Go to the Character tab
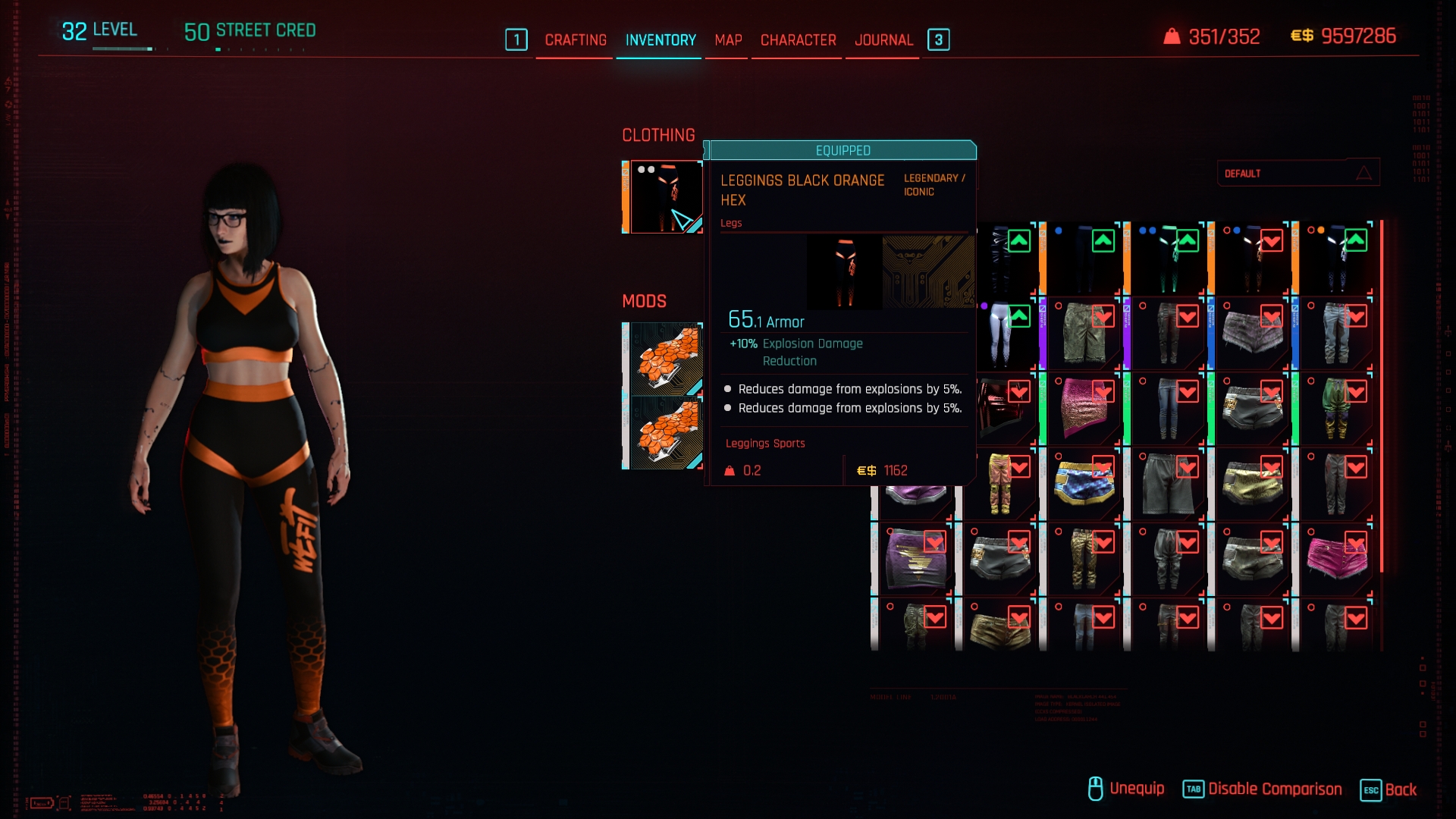 tap(798, 40)
